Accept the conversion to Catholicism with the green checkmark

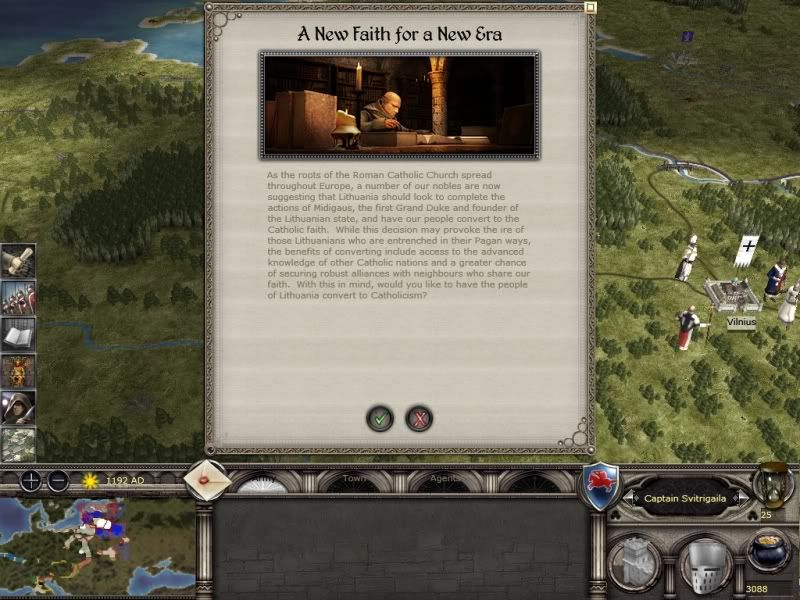click(380, 418)
